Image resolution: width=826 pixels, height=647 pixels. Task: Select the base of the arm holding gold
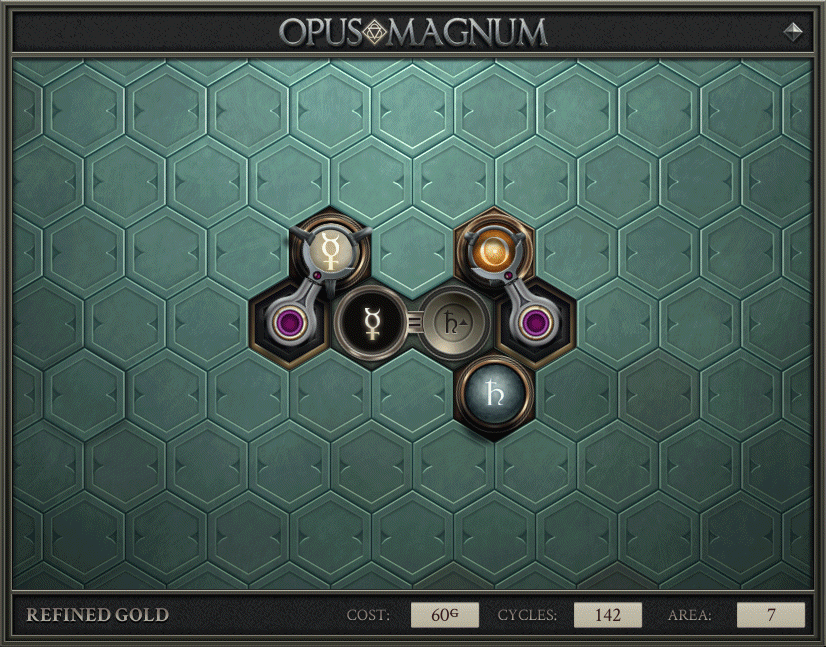536,323
